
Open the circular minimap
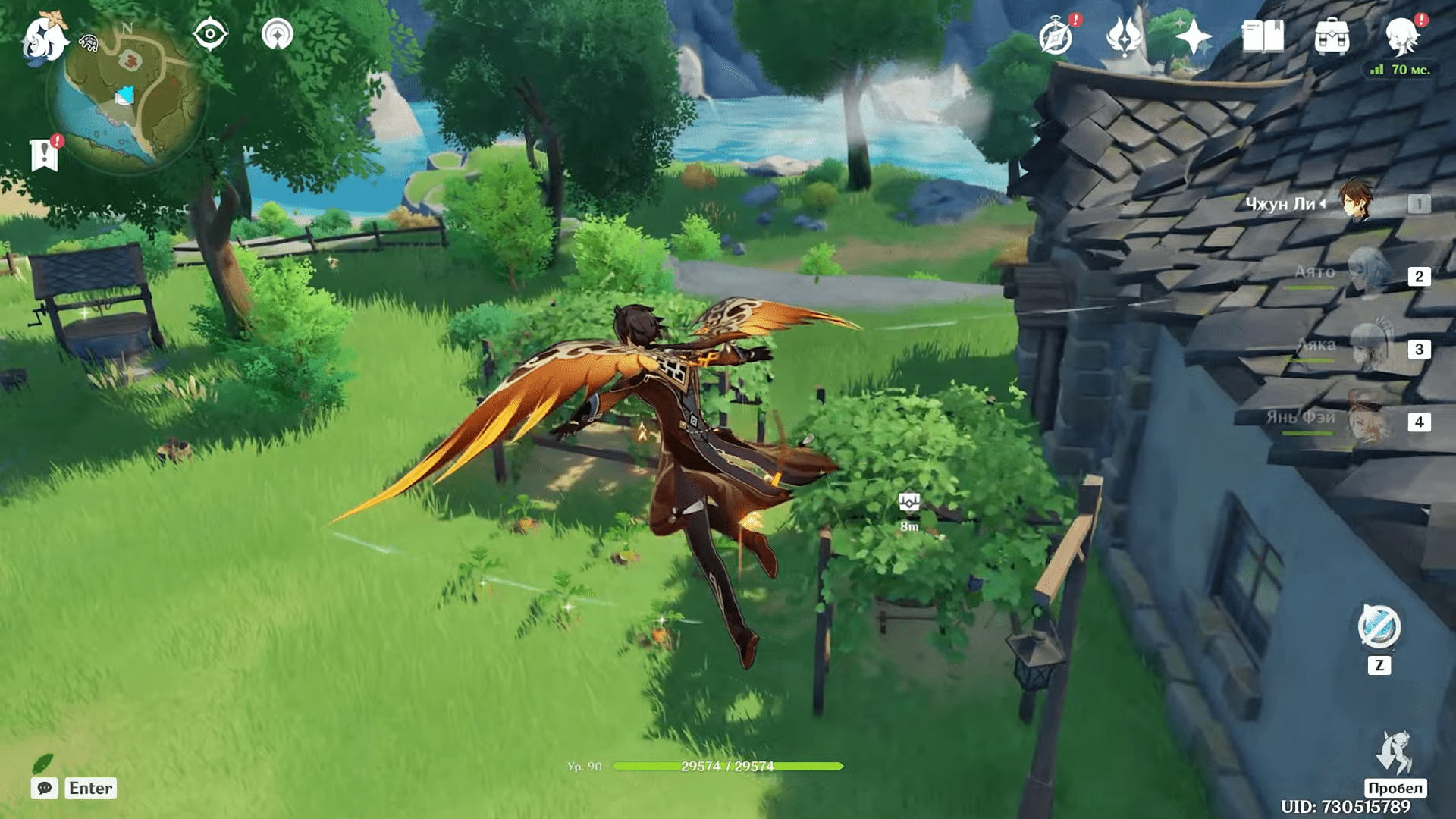(x=127, y=96)
